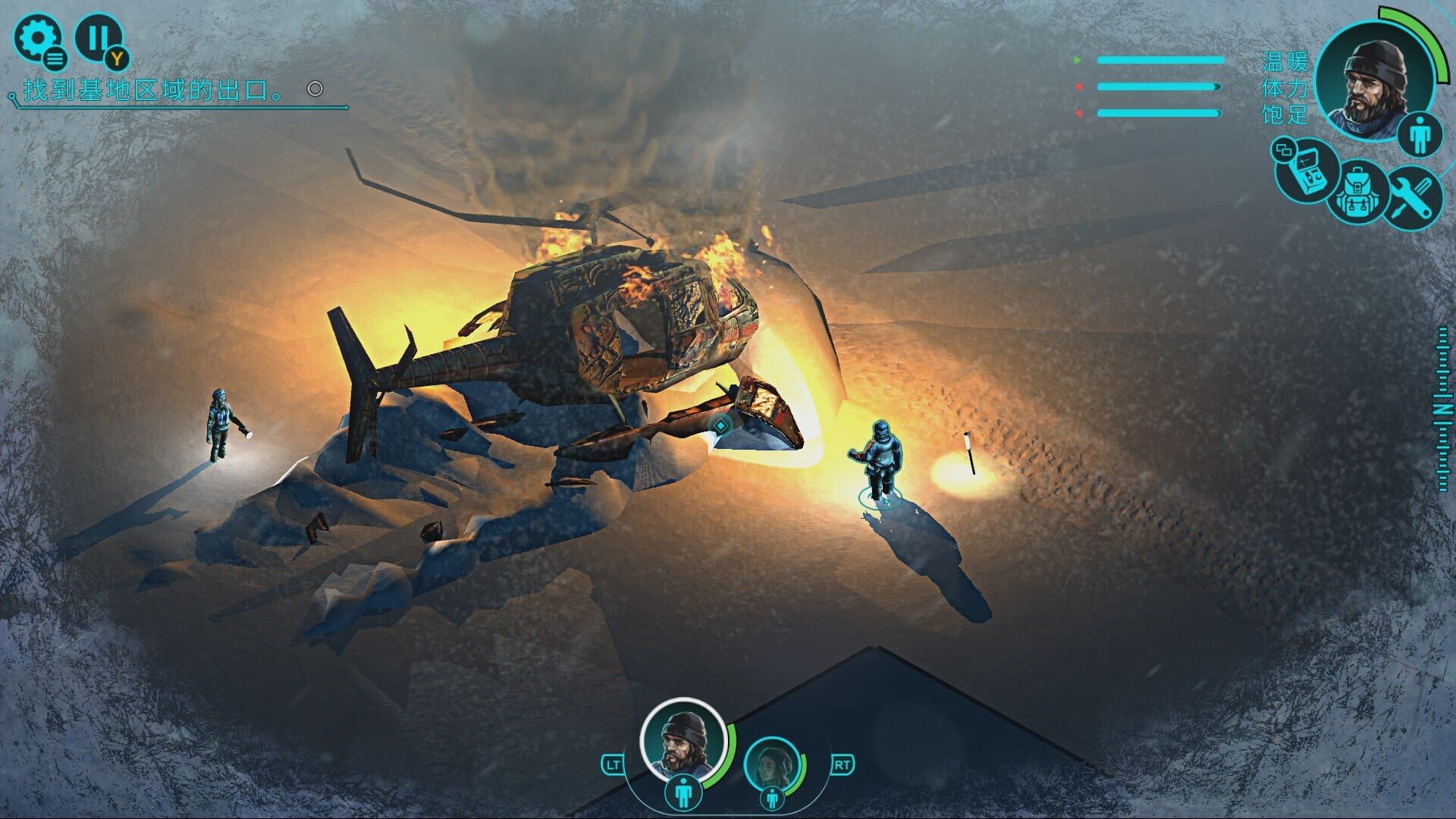1456x819 pixels.
Task: Select the 饱足 stat label
Action: coord(1285,117)
